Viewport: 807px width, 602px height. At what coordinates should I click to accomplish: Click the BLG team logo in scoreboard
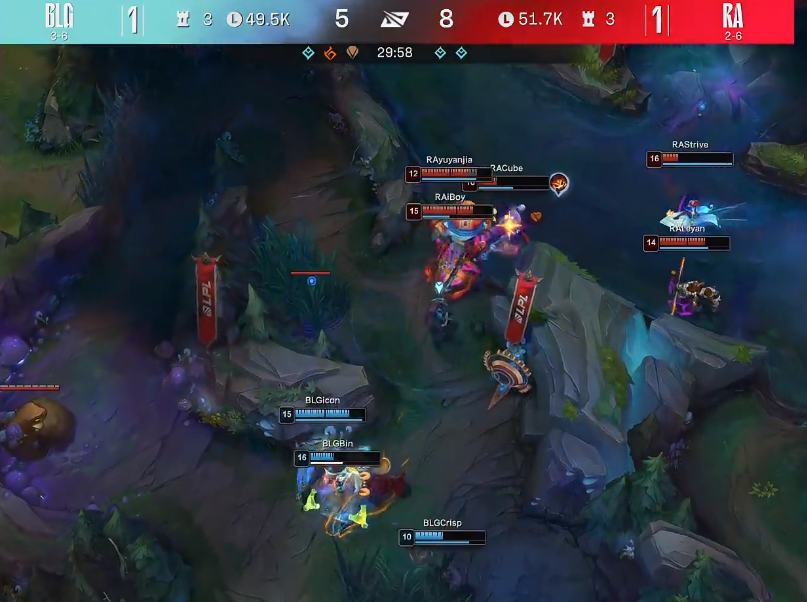[59, 15]
